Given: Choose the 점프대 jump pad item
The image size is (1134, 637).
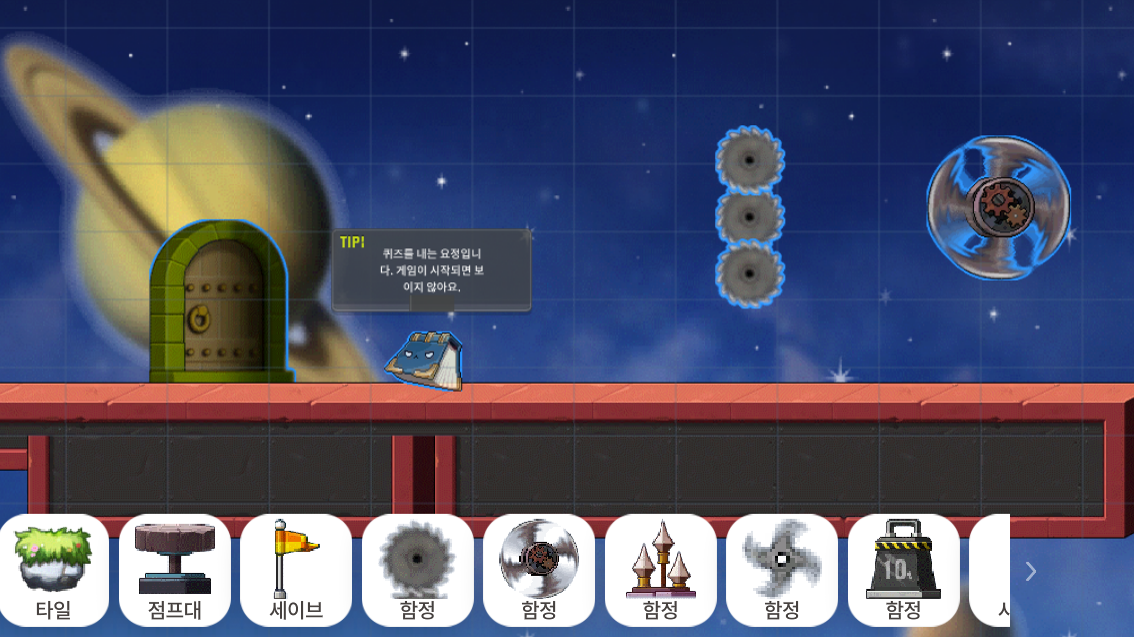Looking at the screenshot, I should click(175, 570).
